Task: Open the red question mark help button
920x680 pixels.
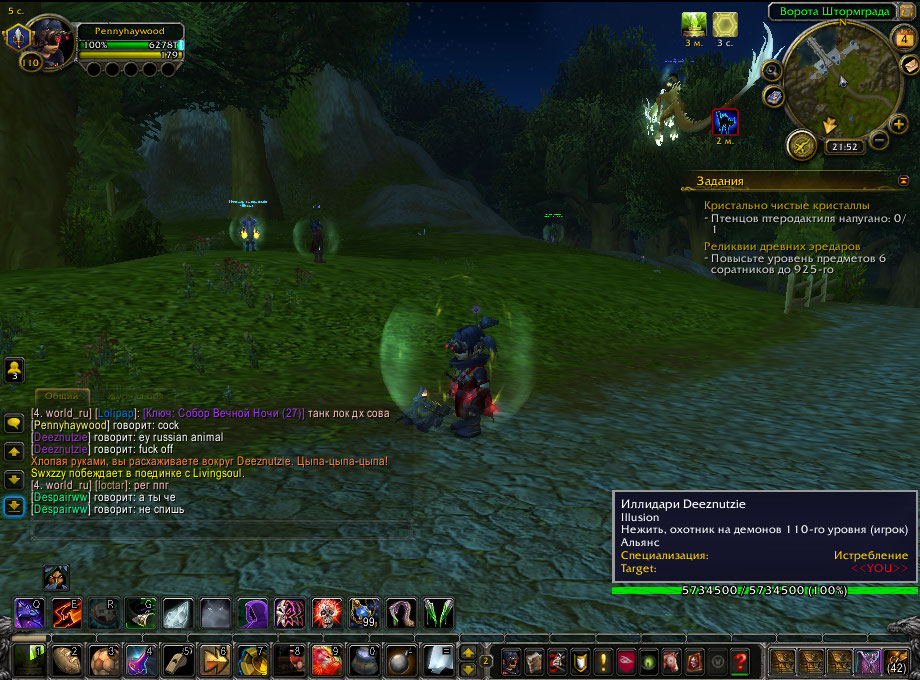Action: click(x=740, y=661)
